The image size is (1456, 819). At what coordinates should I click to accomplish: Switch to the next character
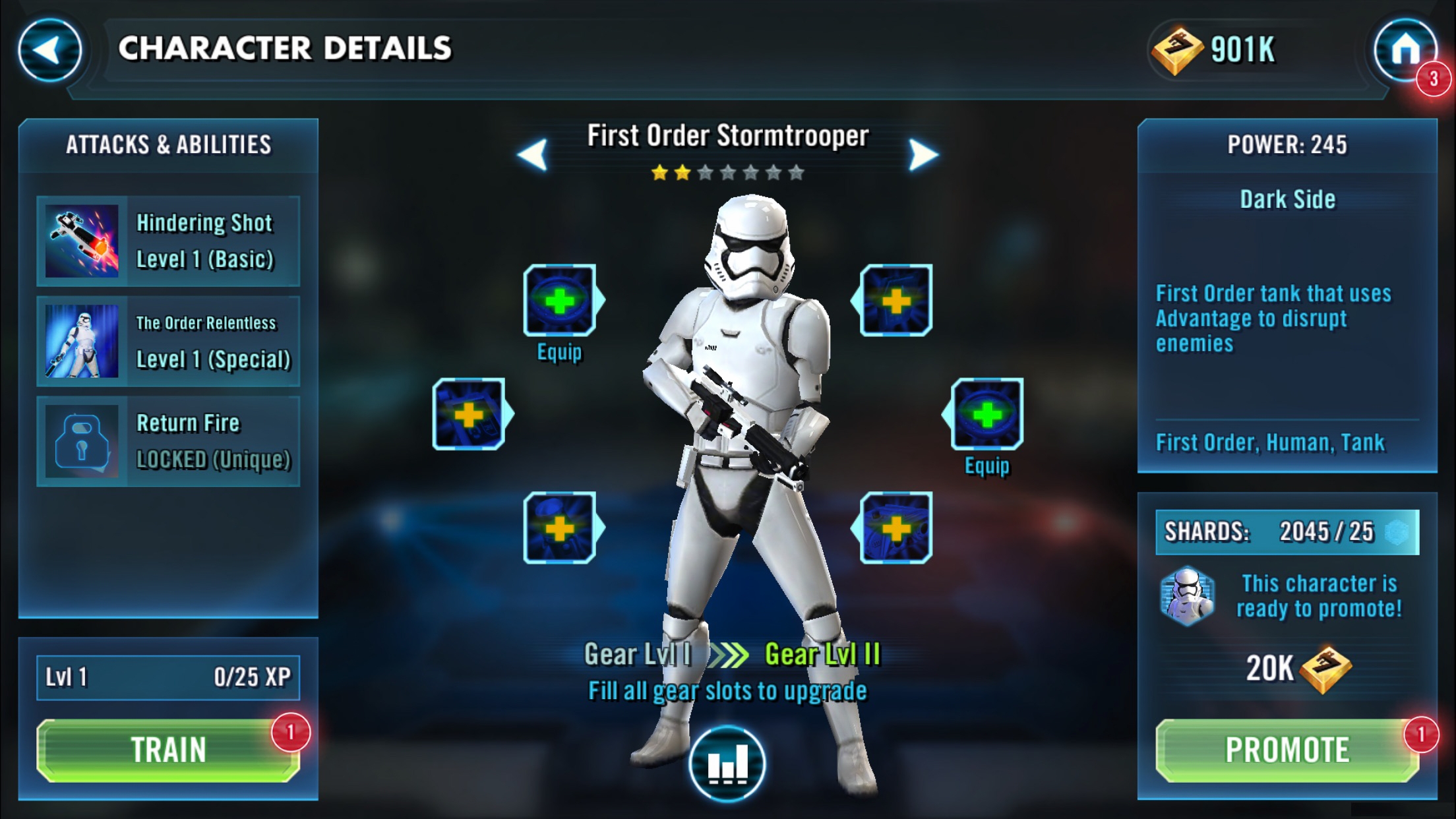[923, 155]
